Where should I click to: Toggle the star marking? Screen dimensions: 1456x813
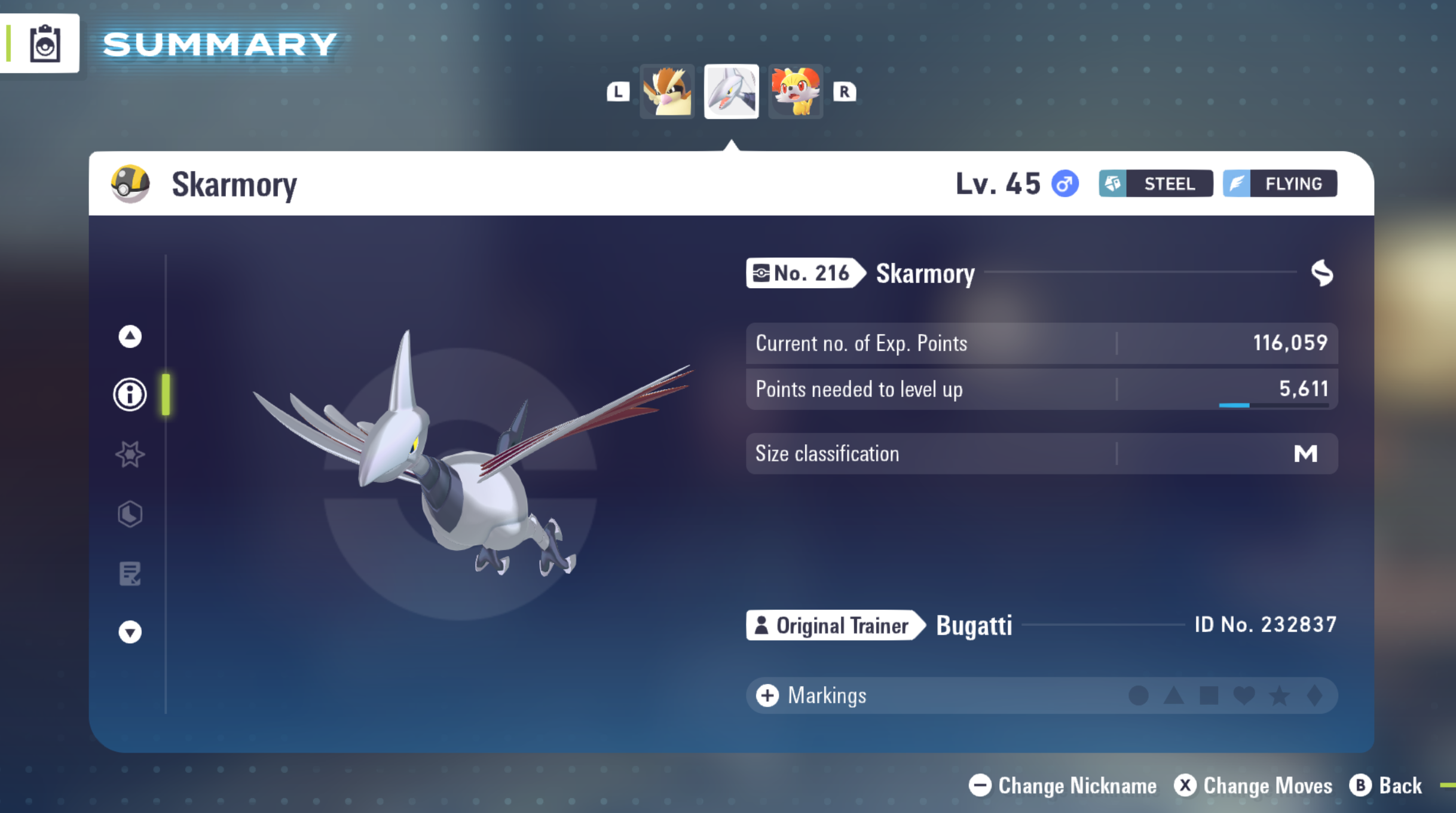1279,695
